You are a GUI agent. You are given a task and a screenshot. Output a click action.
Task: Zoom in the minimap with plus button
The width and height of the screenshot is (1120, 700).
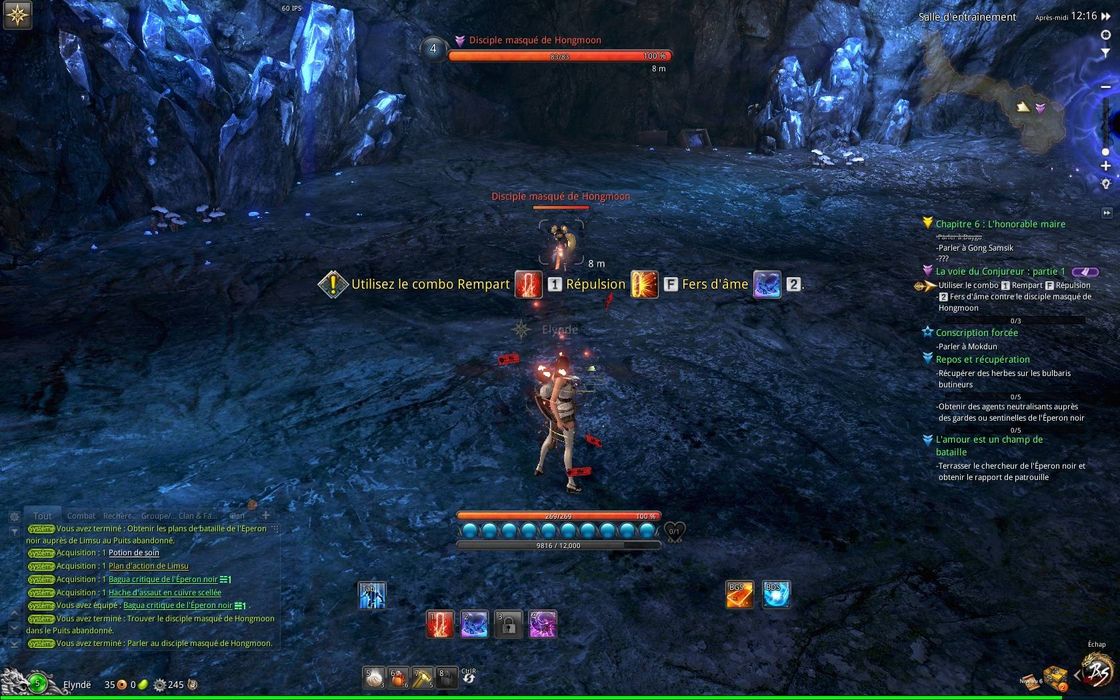pyautogui.click(x=1105, y=166)
